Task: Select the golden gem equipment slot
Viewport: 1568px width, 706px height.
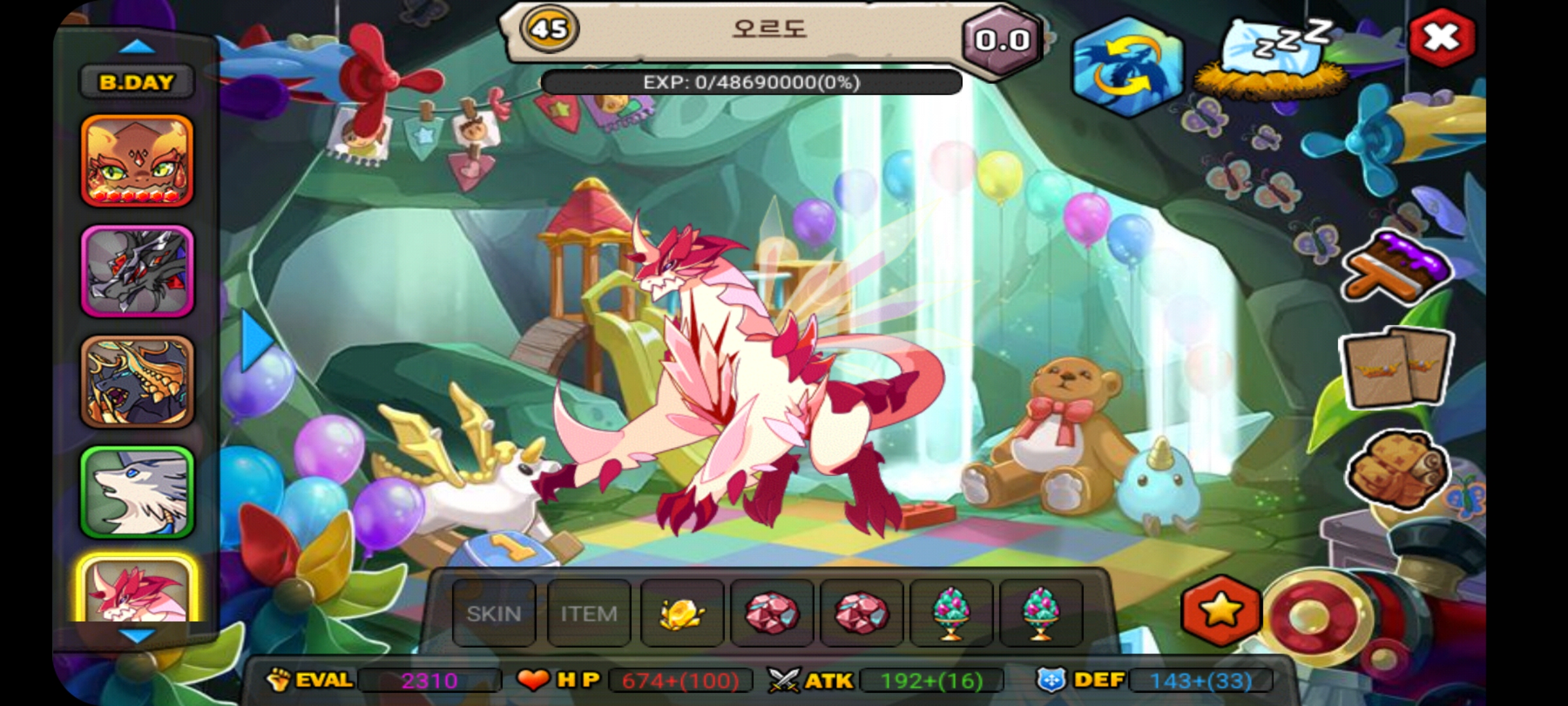Action: tap(682, 613)
